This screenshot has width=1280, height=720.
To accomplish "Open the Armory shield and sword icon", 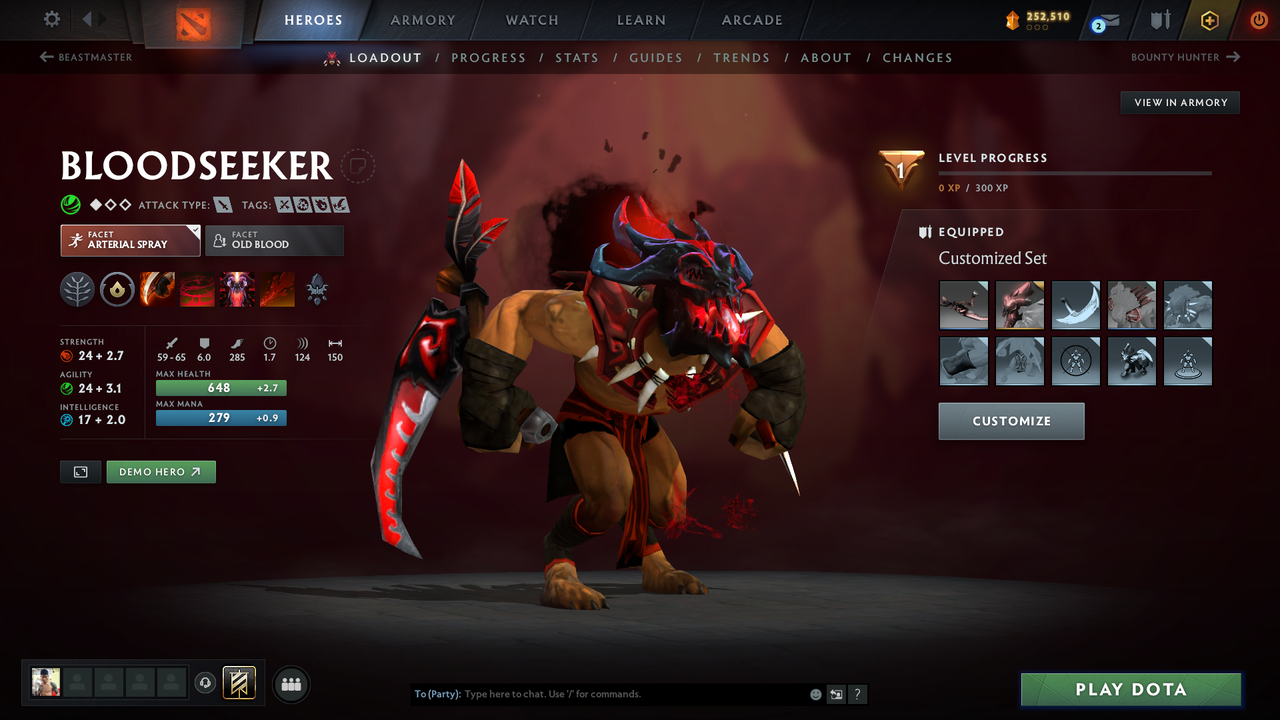I will coord(1159,20).
